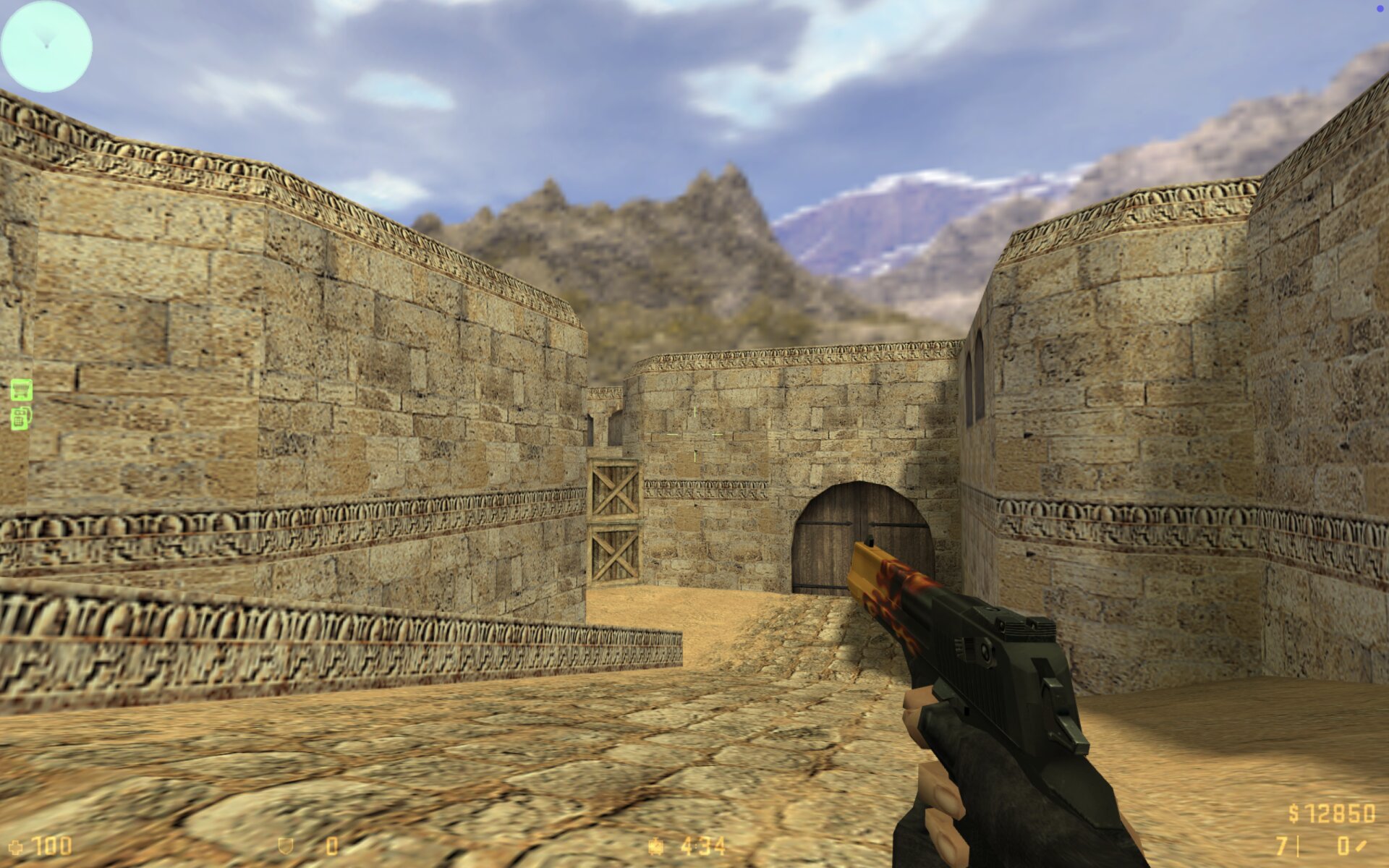Click the green C4 bomb keypad icon
This screenshot has height=868, width=1389.
coord(21,418)
